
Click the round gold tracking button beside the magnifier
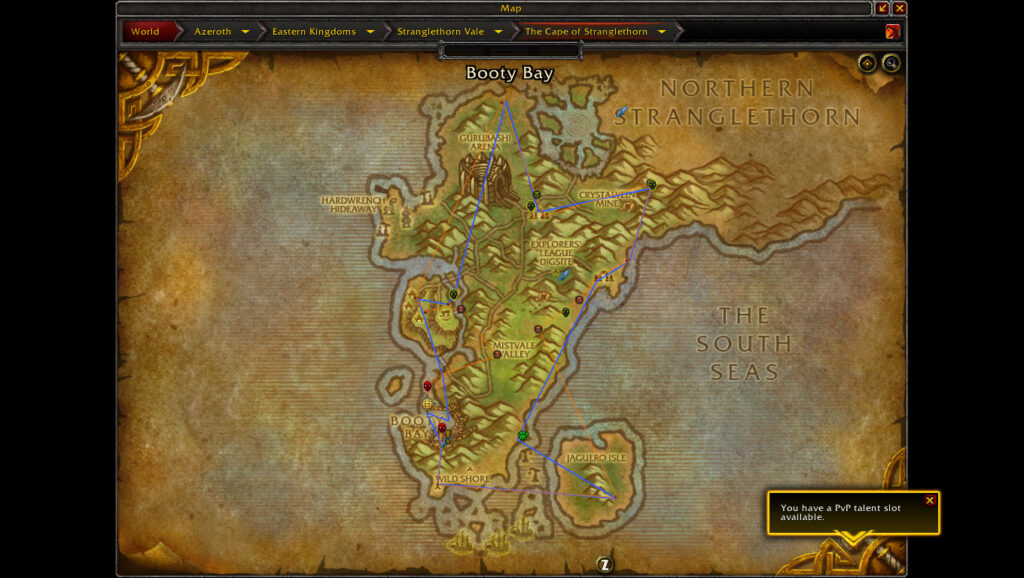867,64
